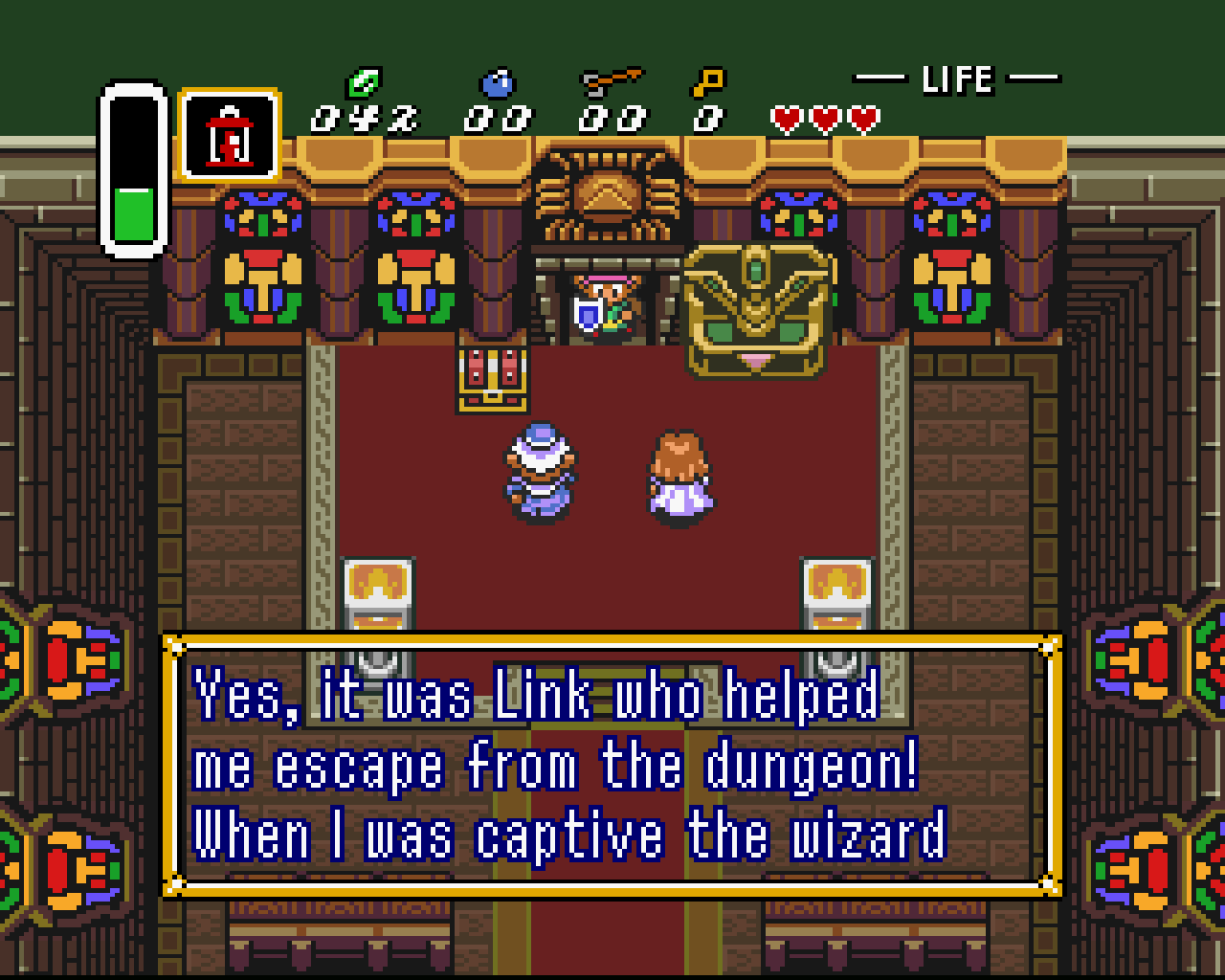Click the bow and arrow icon
This screenshot has width=1225, height=980.
[612, 82]
